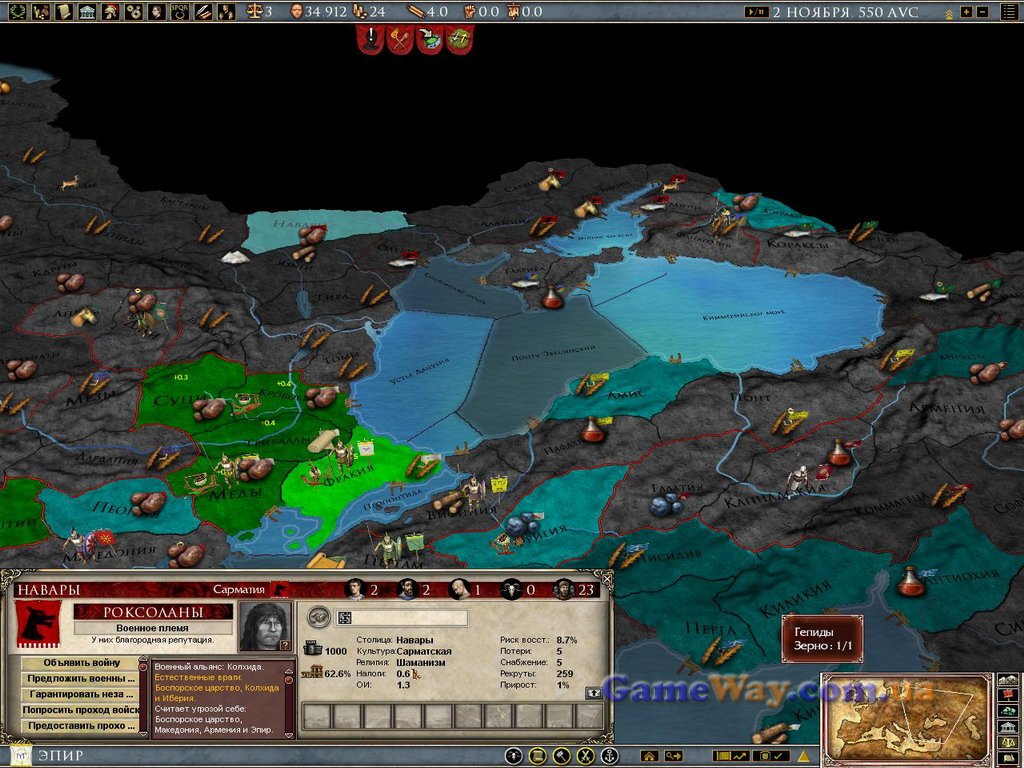Select the anchor build-ships icon
Image resolution: width=1024 pixels, height=768 pixels.
coord(609,756)
